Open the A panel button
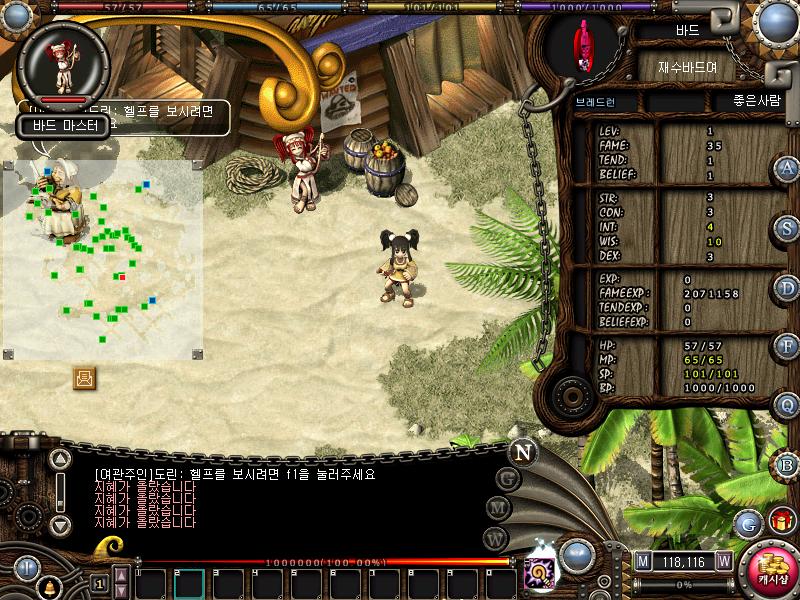The height and width of the screenshot is (600, 800). [787, 168]
